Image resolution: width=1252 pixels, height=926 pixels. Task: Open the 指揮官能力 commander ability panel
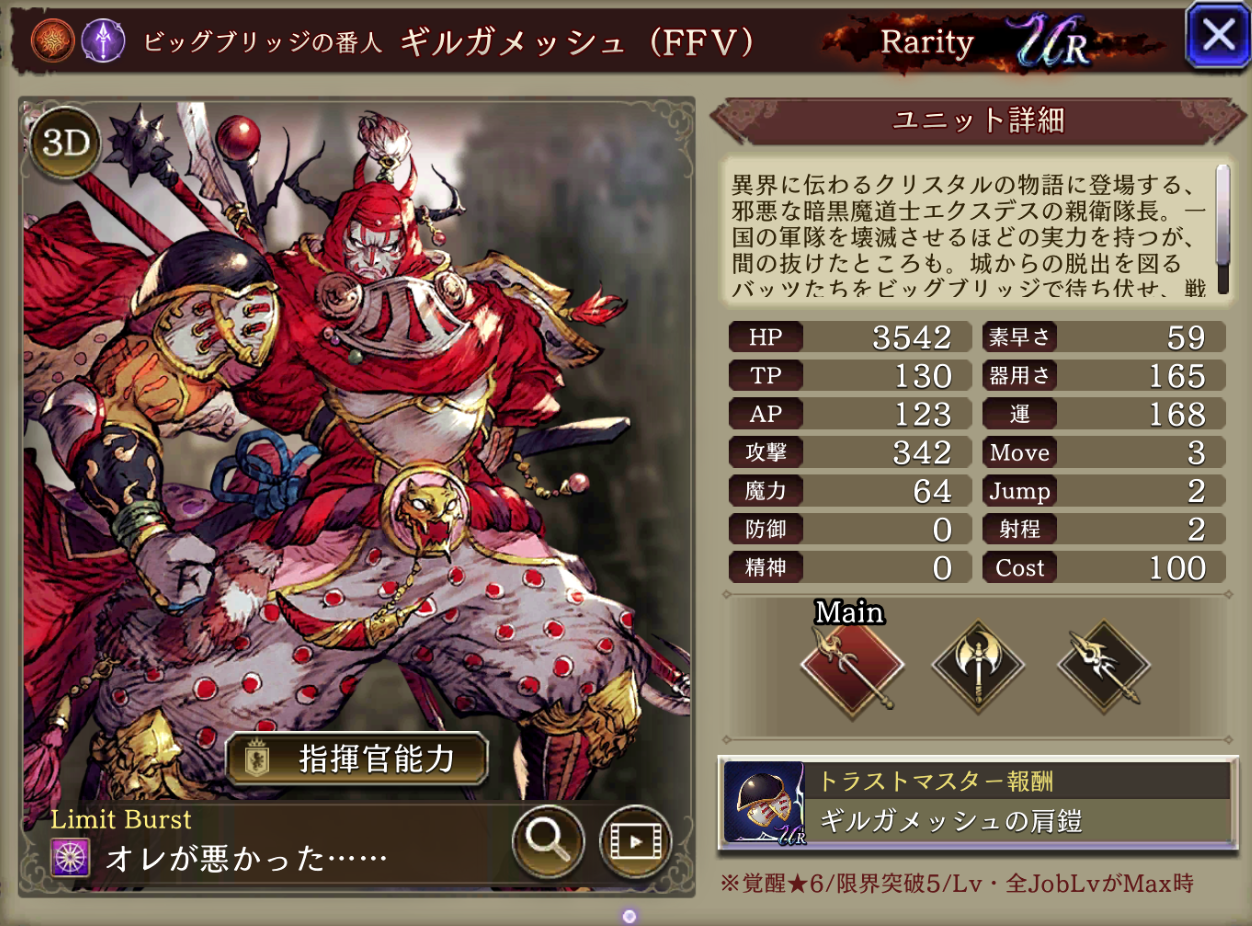point(357,760)
